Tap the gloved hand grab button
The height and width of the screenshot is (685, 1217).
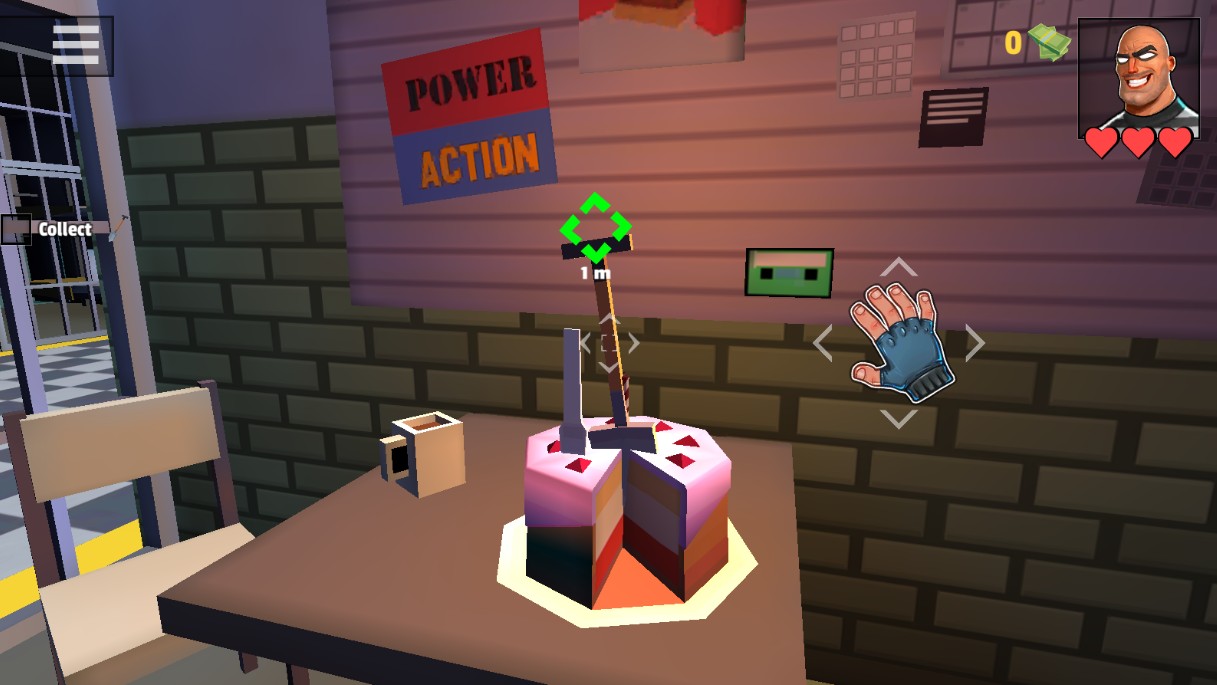[897, 343]
